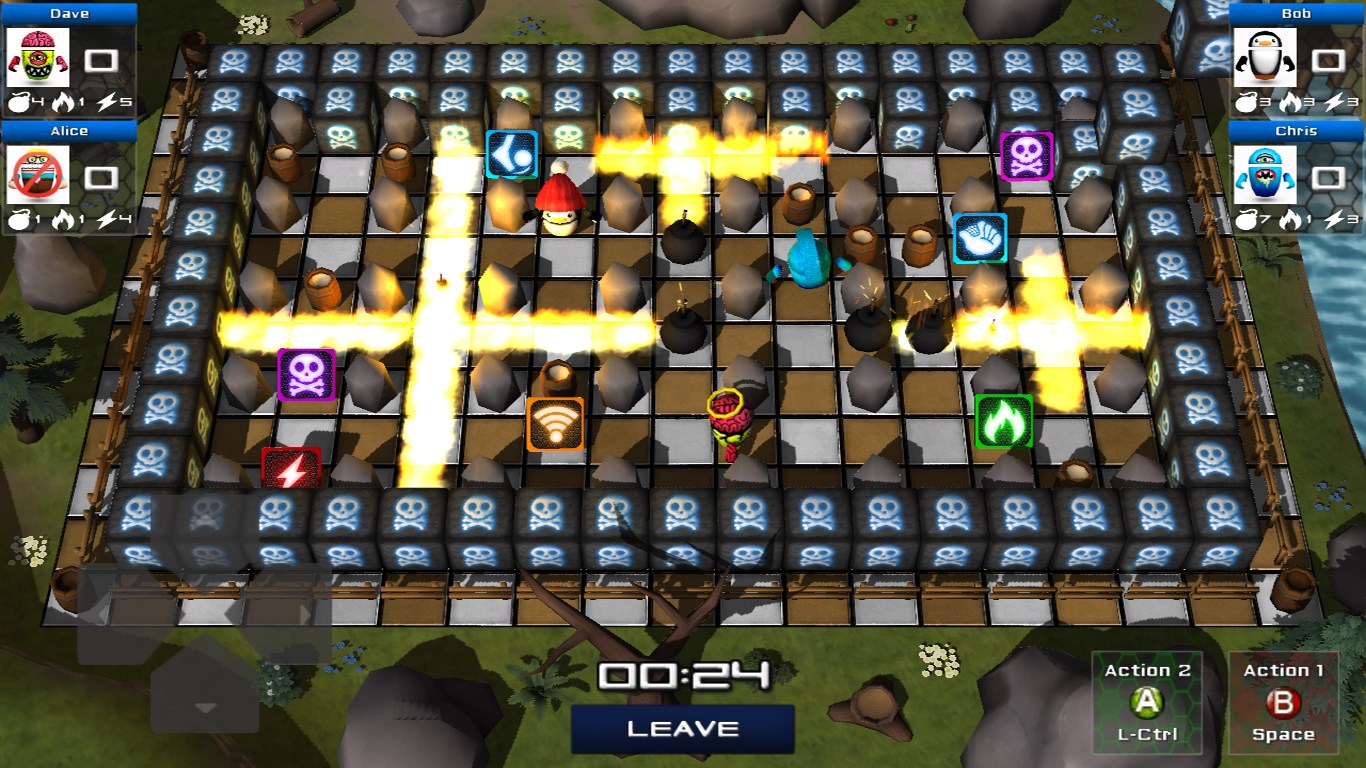
Task: Select Bob's penguin avatar
Action: (1264, 58)
